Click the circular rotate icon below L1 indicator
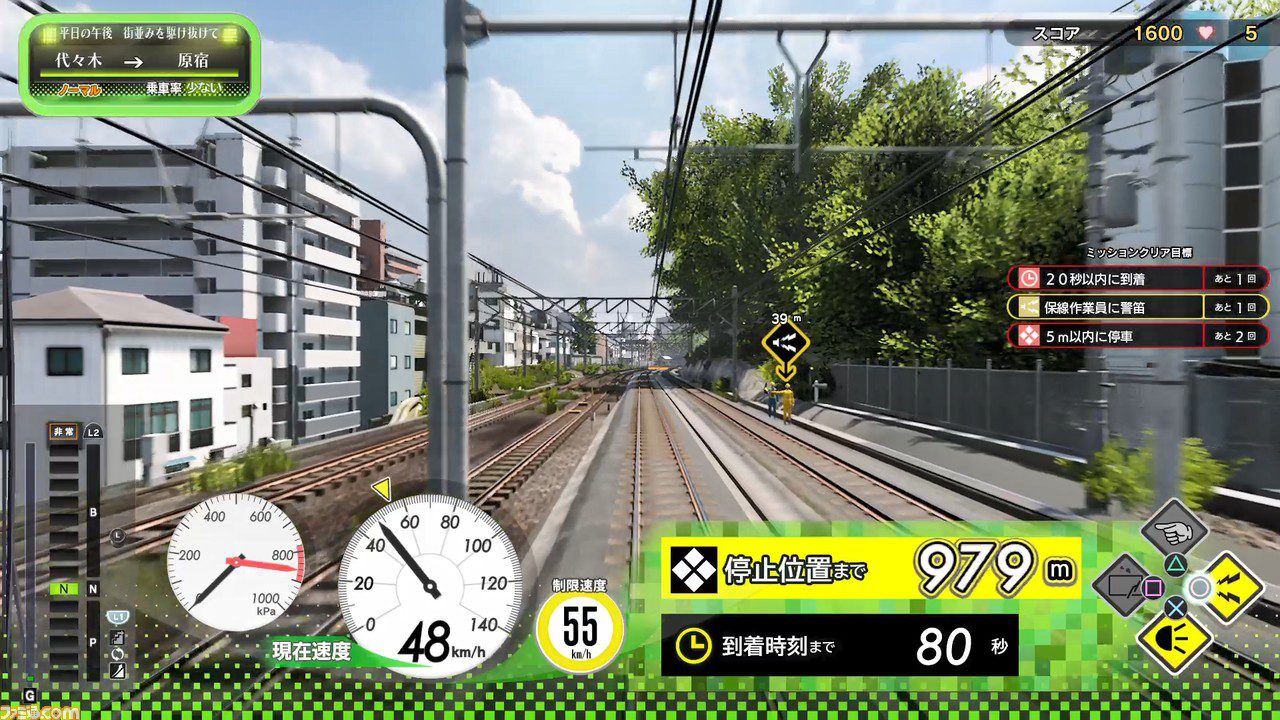Image resolution: width=1280 pixels, height=720 pixels. tap(116, 654)
